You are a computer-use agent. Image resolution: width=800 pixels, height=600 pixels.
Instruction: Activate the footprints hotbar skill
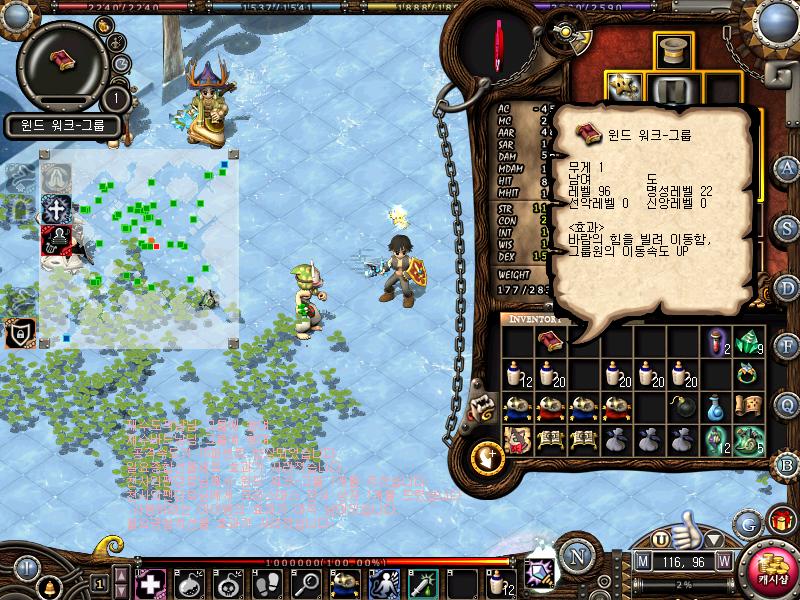pyautogui.click(x=267, y=582)
